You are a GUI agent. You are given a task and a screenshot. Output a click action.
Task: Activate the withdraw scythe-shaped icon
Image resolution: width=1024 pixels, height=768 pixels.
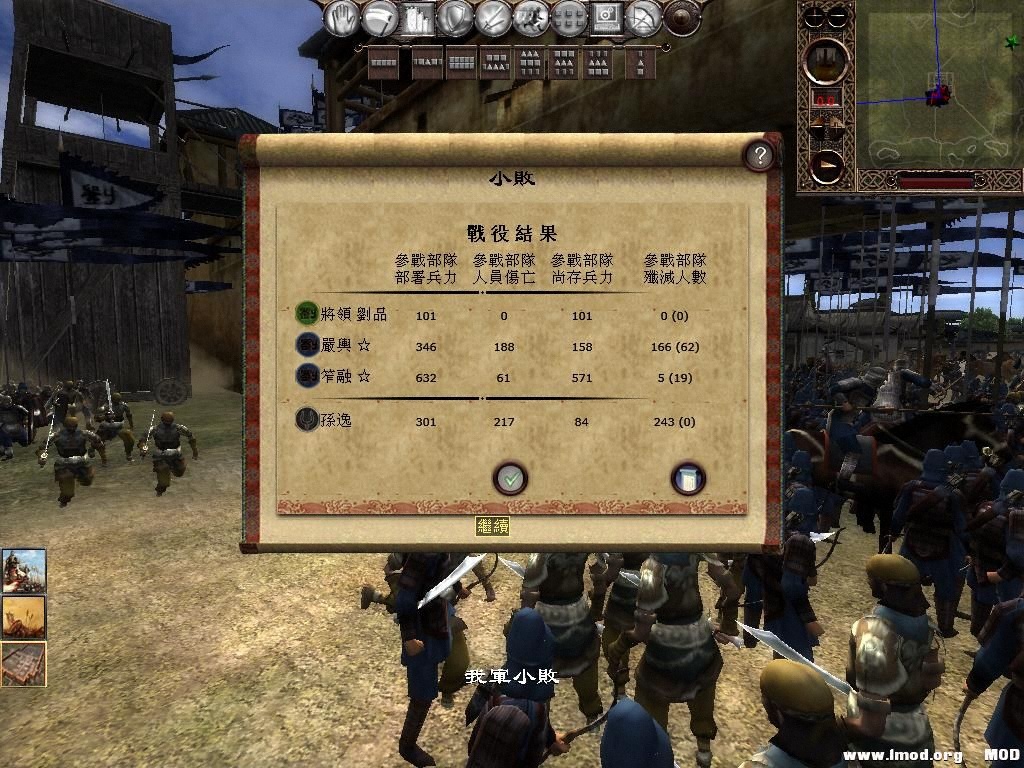point(380,17)
